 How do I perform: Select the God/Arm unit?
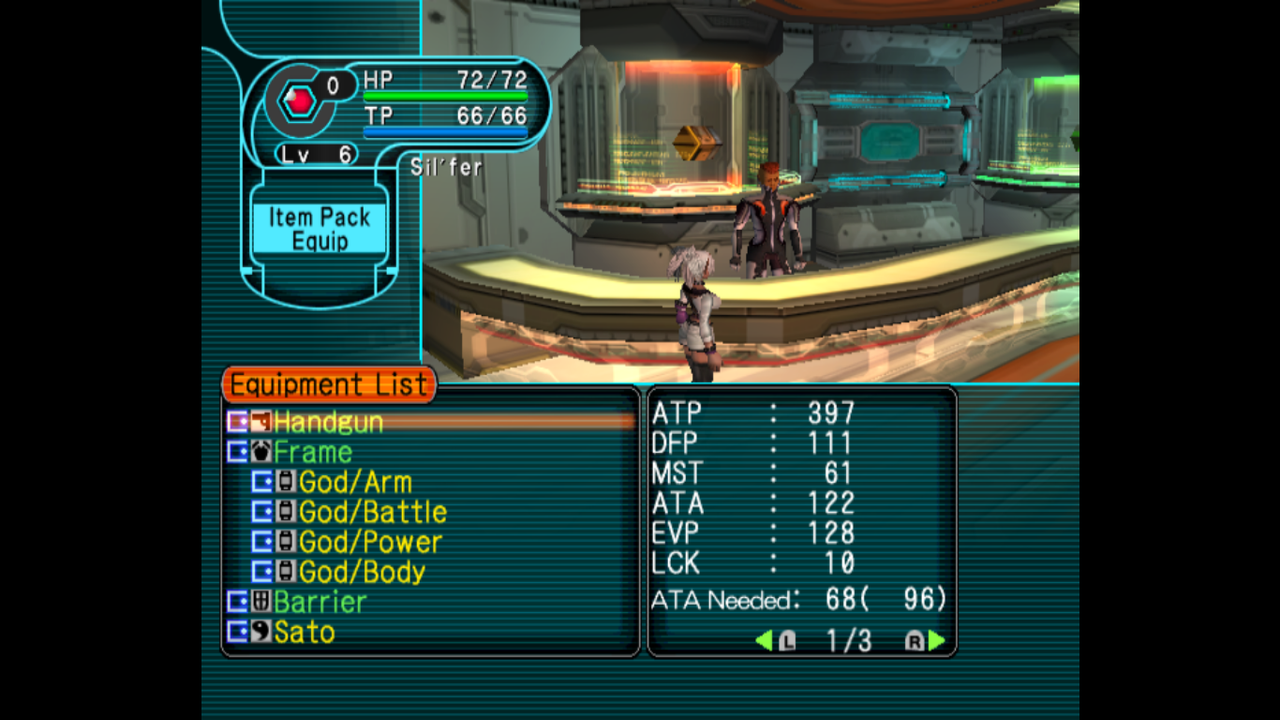pos(354,482)
